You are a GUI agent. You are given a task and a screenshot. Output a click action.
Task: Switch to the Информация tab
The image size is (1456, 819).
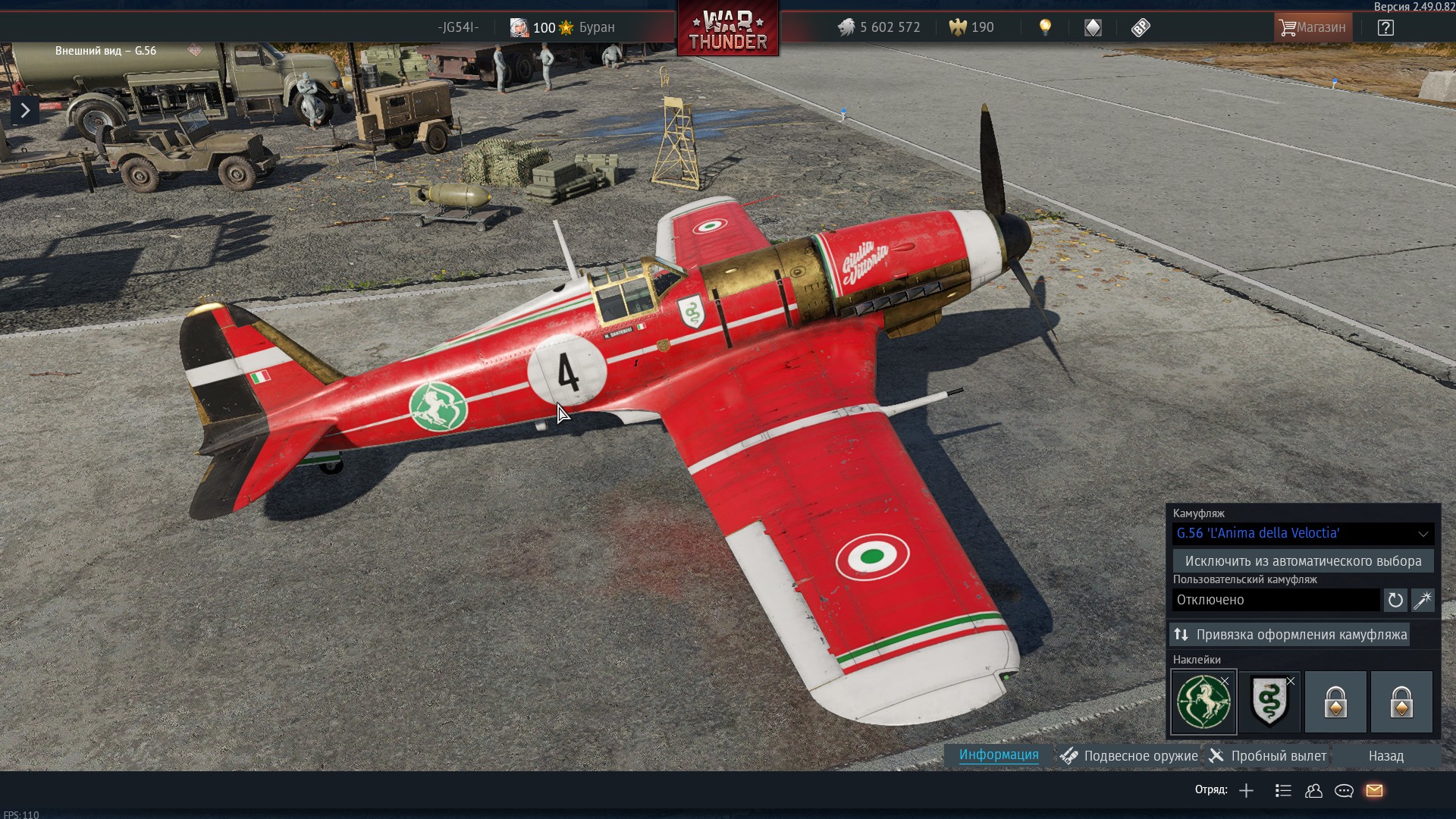998,755
